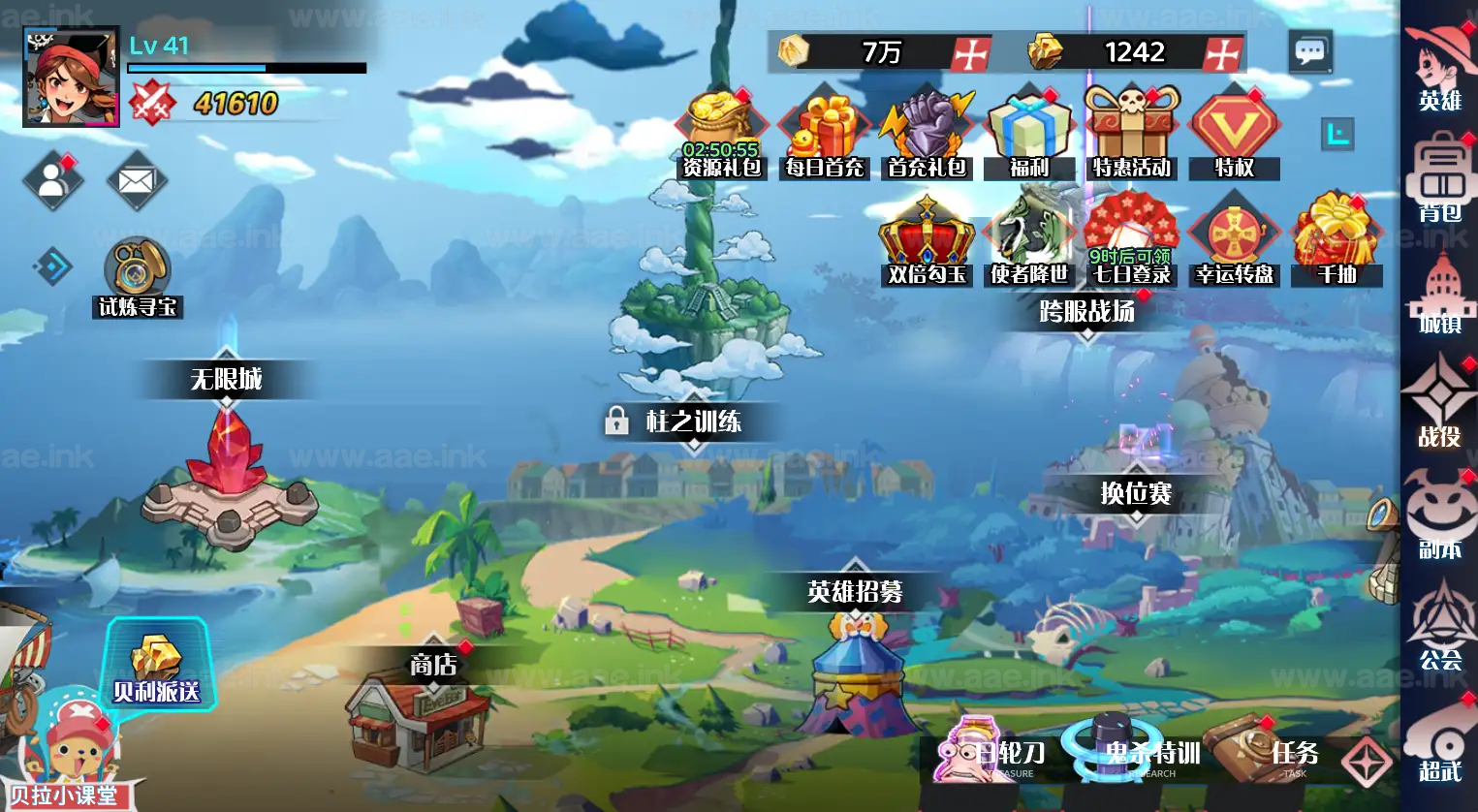1478x812 pixels.
Task: Open the 福利 welfare gift box
Action: [1028, 136]
